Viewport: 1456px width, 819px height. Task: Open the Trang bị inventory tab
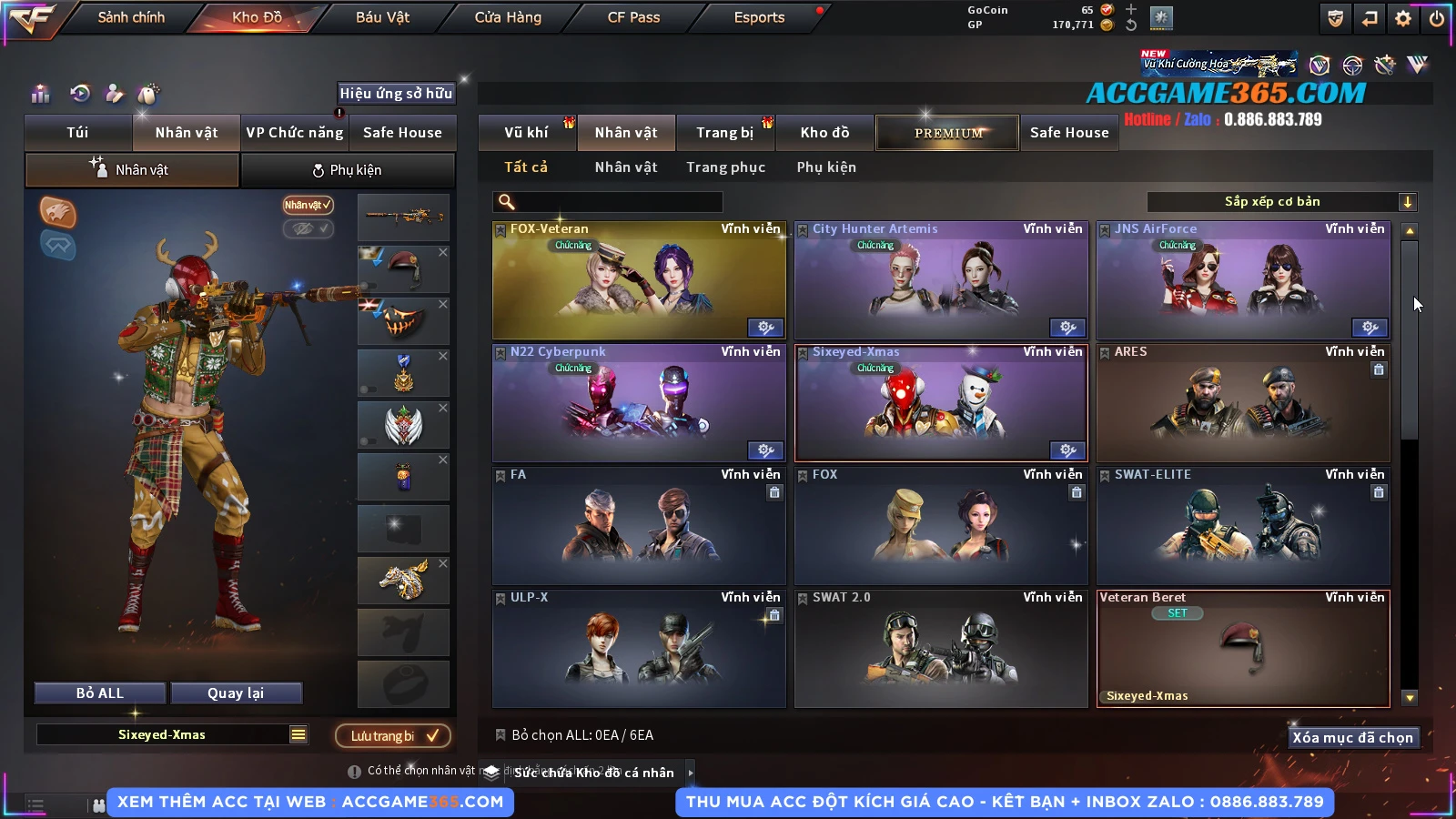pos(724,133)
